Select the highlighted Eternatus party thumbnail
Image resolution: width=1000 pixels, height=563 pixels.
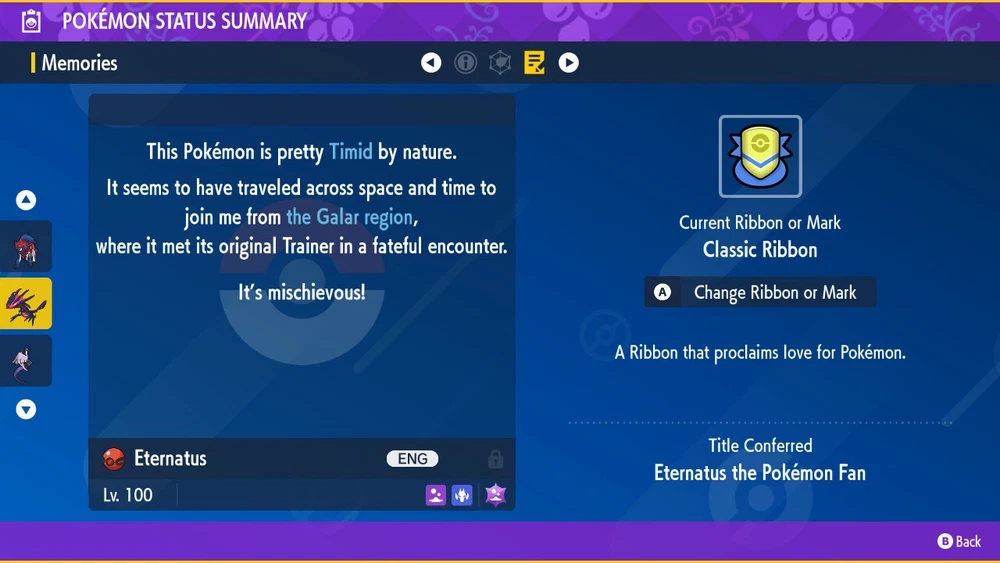[26, 304]
